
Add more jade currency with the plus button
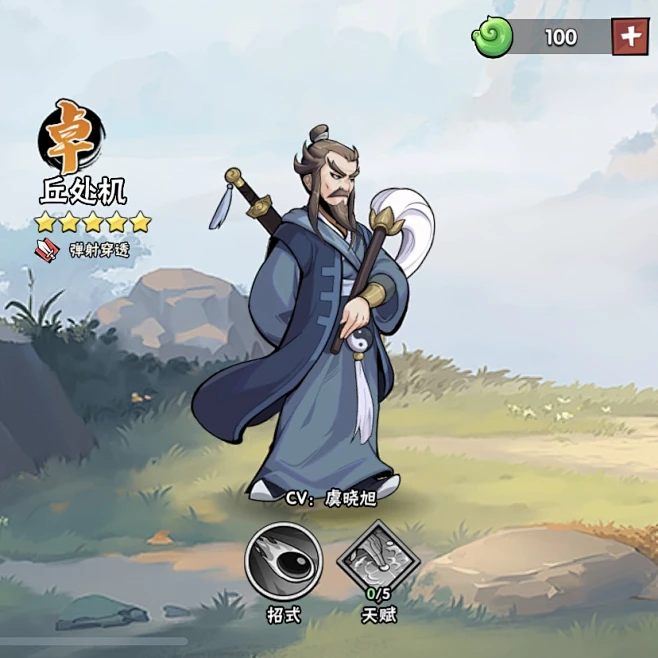point(631,37)
